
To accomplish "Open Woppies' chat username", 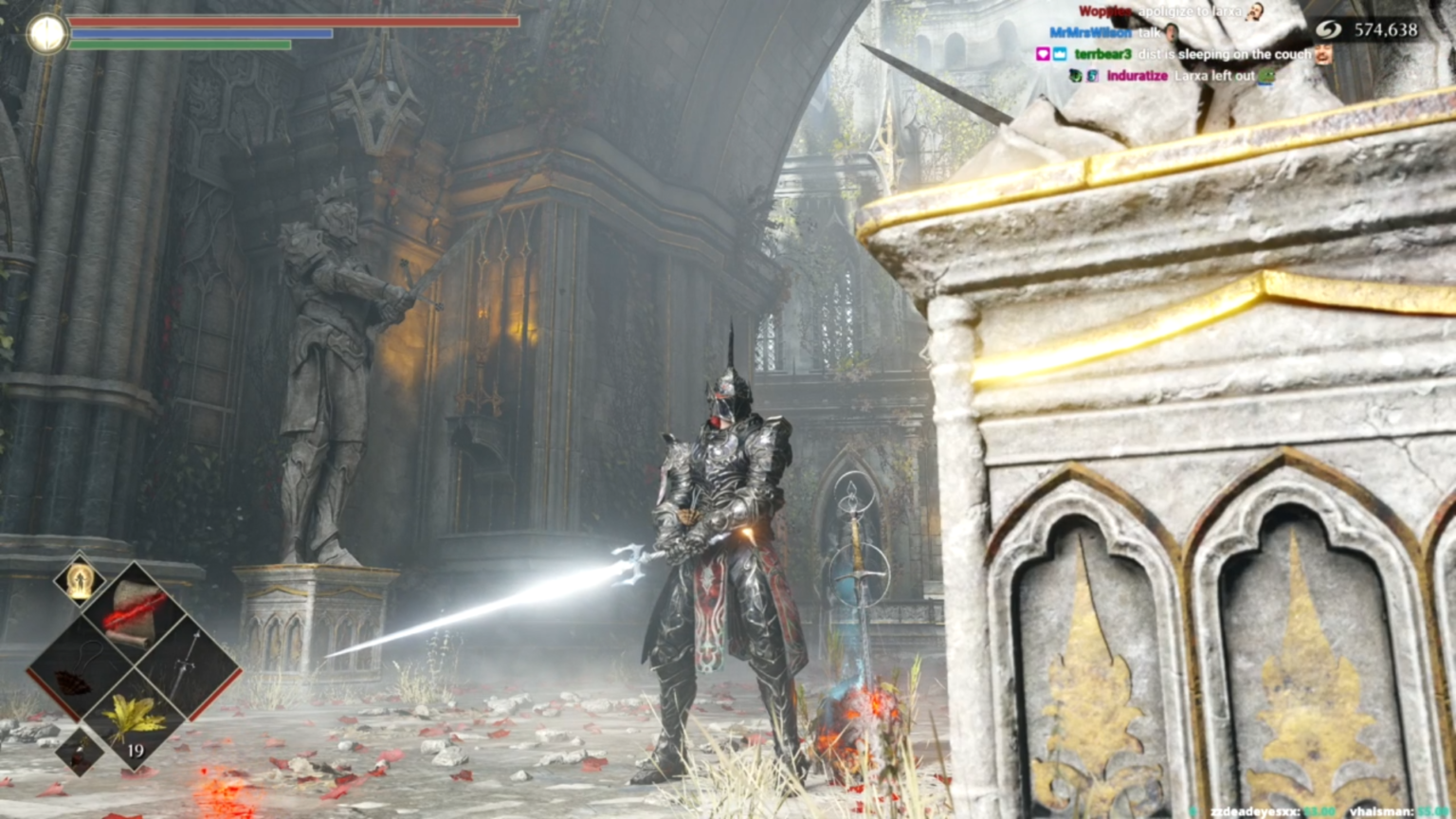I will tap(1105, 11).
